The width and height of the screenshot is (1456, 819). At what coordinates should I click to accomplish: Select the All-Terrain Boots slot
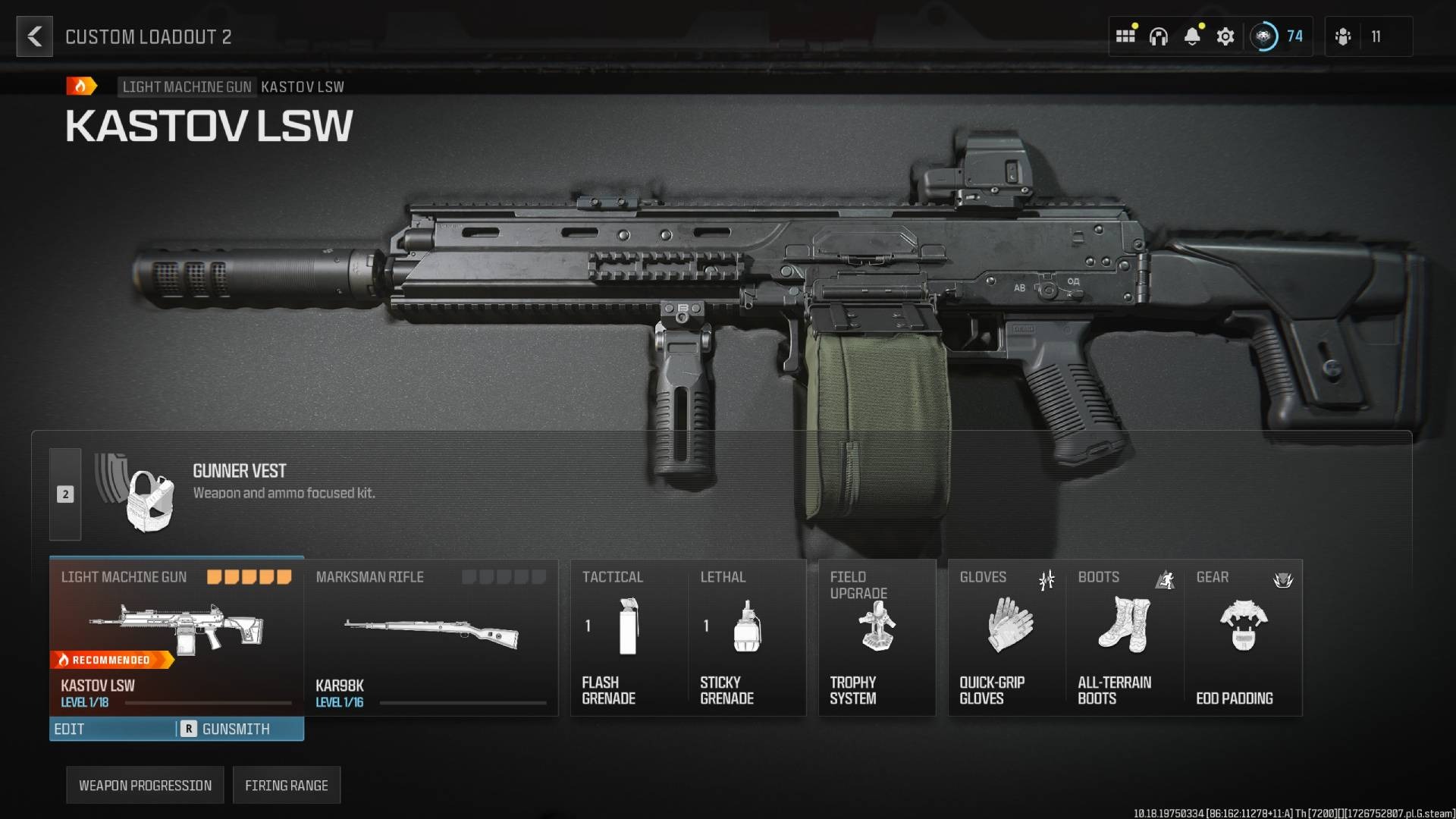click(x=1125, y=637)
